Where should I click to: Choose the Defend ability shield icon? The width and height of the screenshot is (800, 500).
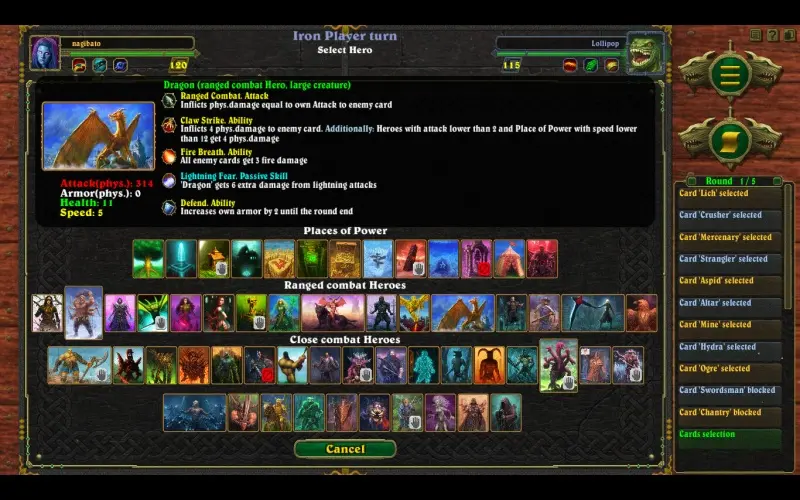(x=170, y=208)
